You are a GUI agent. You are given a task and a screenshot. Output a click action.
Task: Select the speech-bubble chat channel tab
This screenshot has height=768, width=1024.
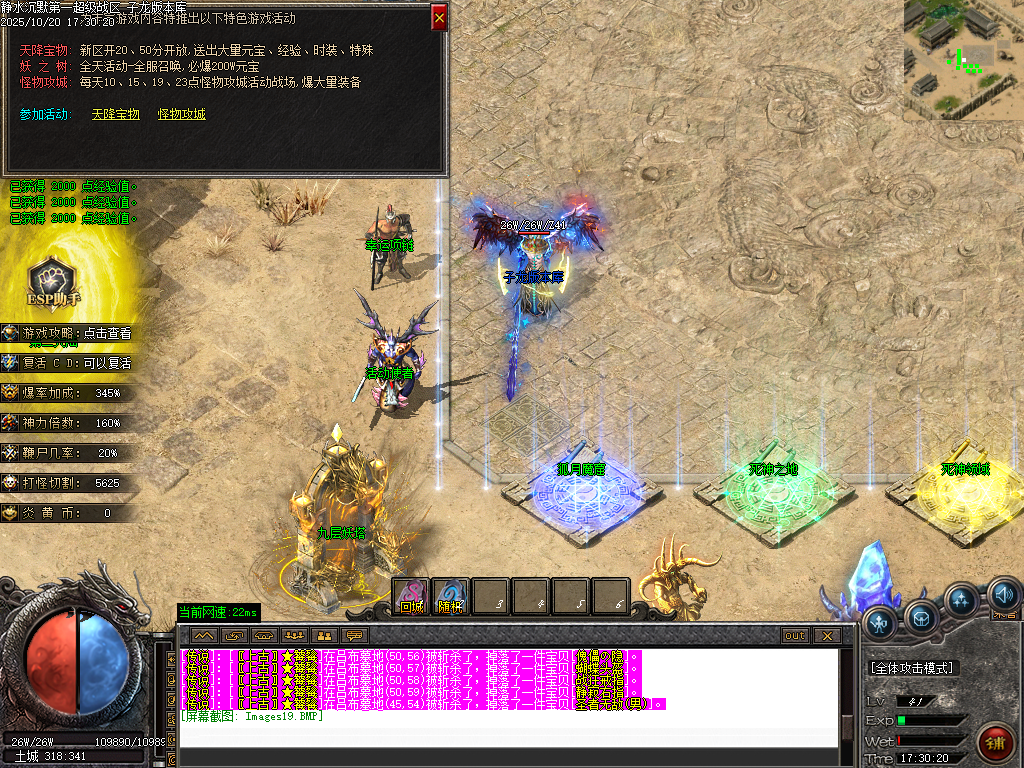354,635
